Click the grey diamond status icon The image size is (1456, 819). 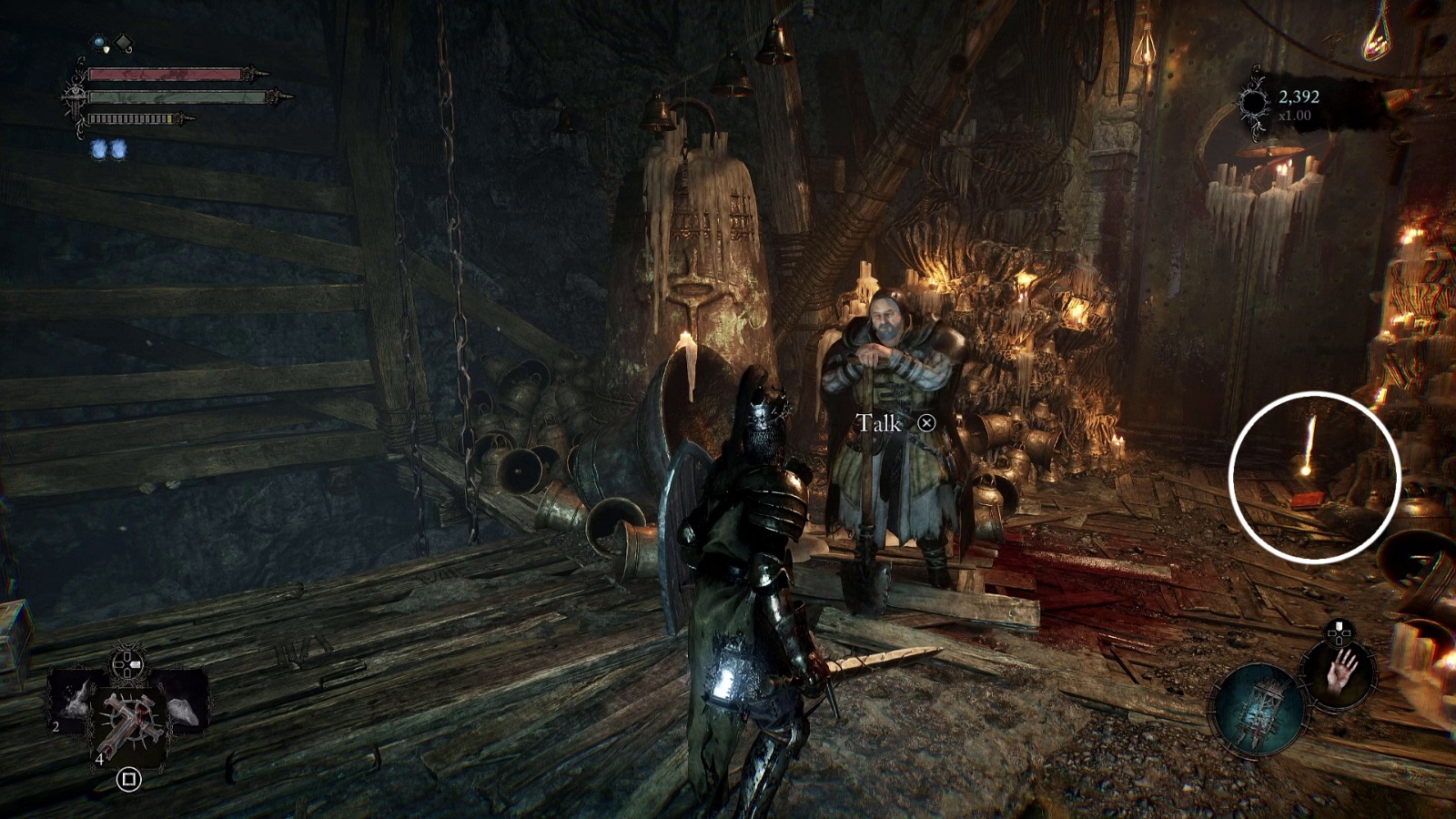[x=123, y=42]
